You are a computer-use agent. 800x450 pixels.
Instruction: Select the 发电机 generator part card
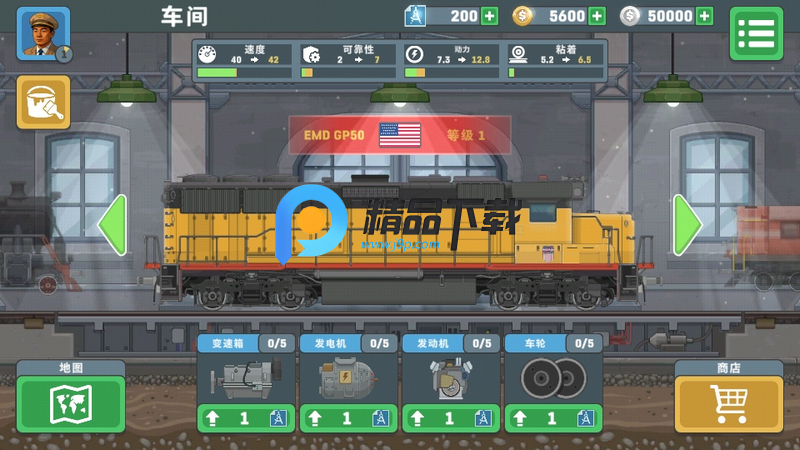[346, 378]
